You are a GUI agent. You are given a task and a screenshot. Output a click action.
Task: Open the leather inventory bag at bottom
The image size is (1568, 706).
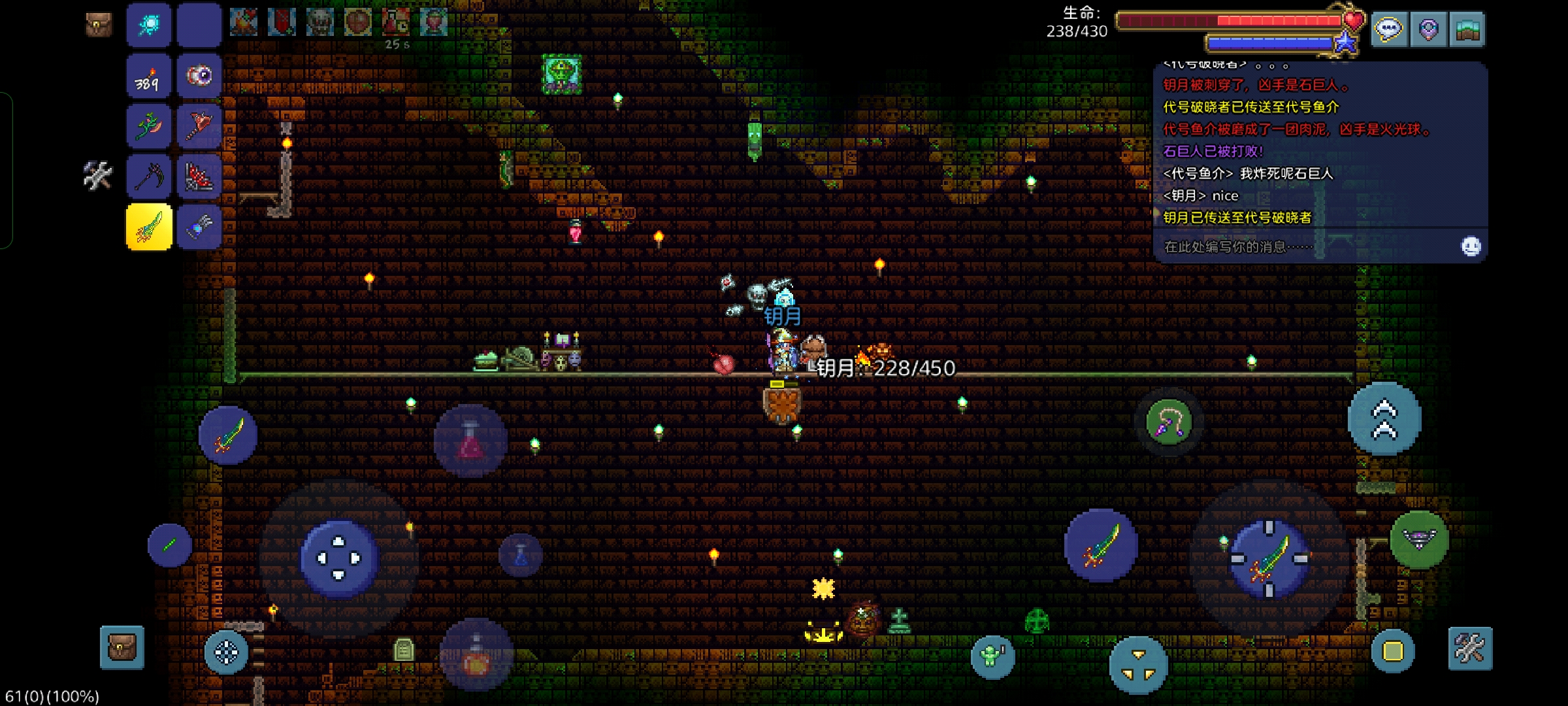(122, 648)
